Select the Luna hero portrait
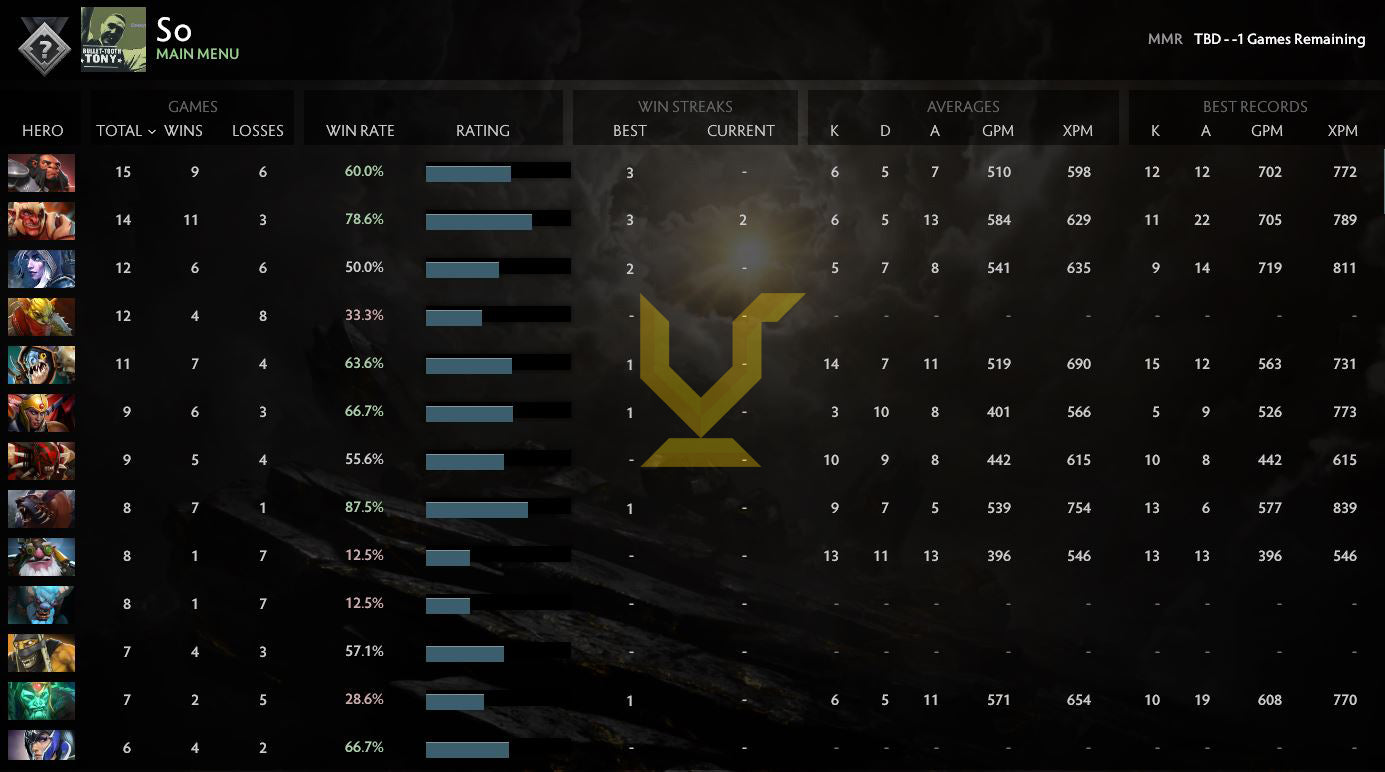This screenshot has height=772, width=1385. 41,745
